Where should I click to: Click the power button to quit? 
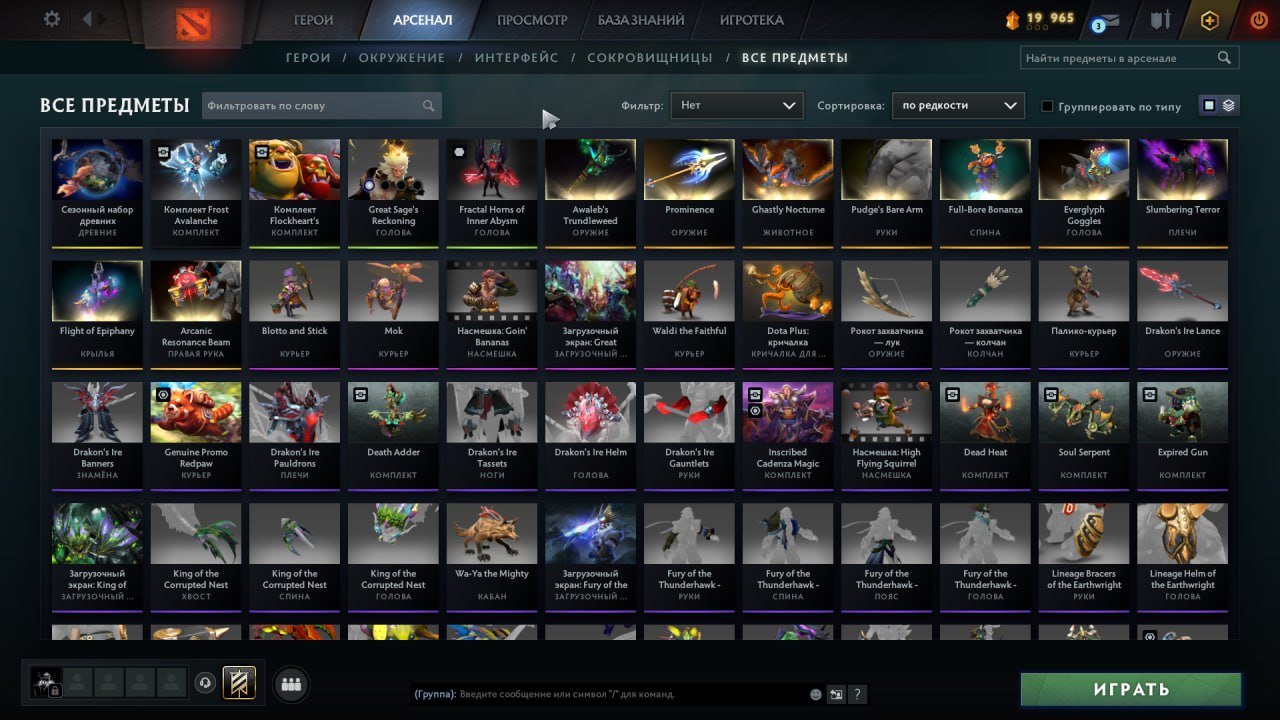point(1259,18)
